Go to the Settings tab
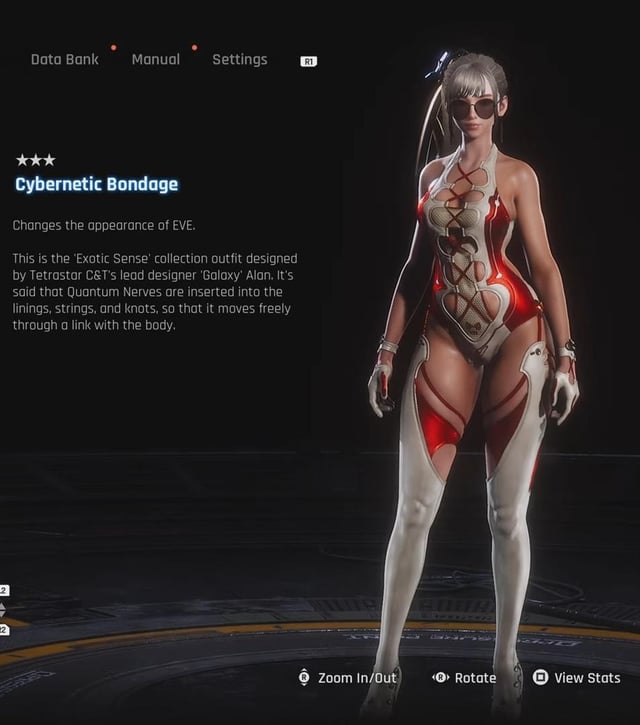Viewport: 640px width, 725px height. click(240, 60)
